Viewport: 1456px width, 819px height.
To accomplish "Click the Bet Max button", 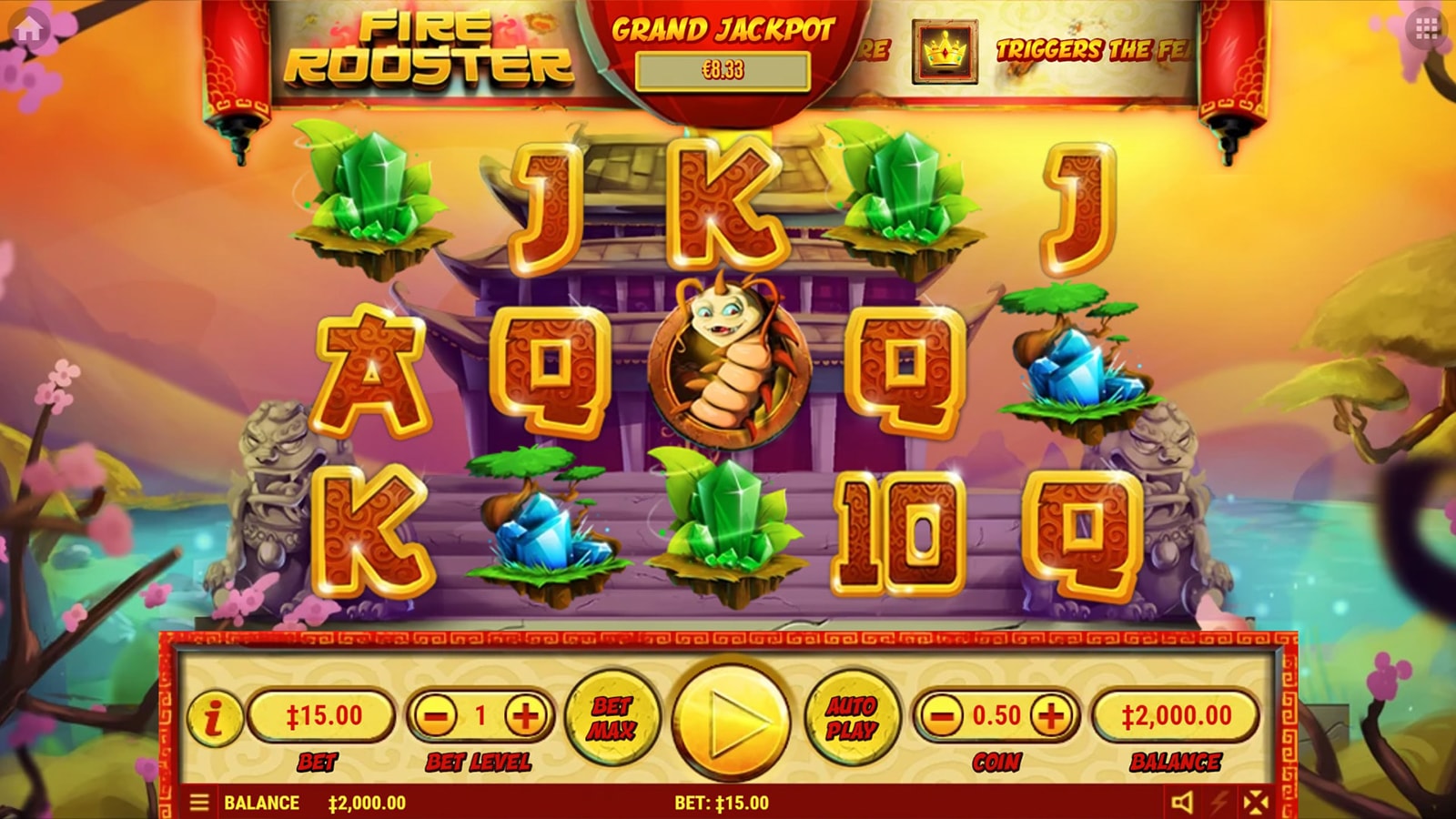I will pyautogui.click(x=612, y=717).
